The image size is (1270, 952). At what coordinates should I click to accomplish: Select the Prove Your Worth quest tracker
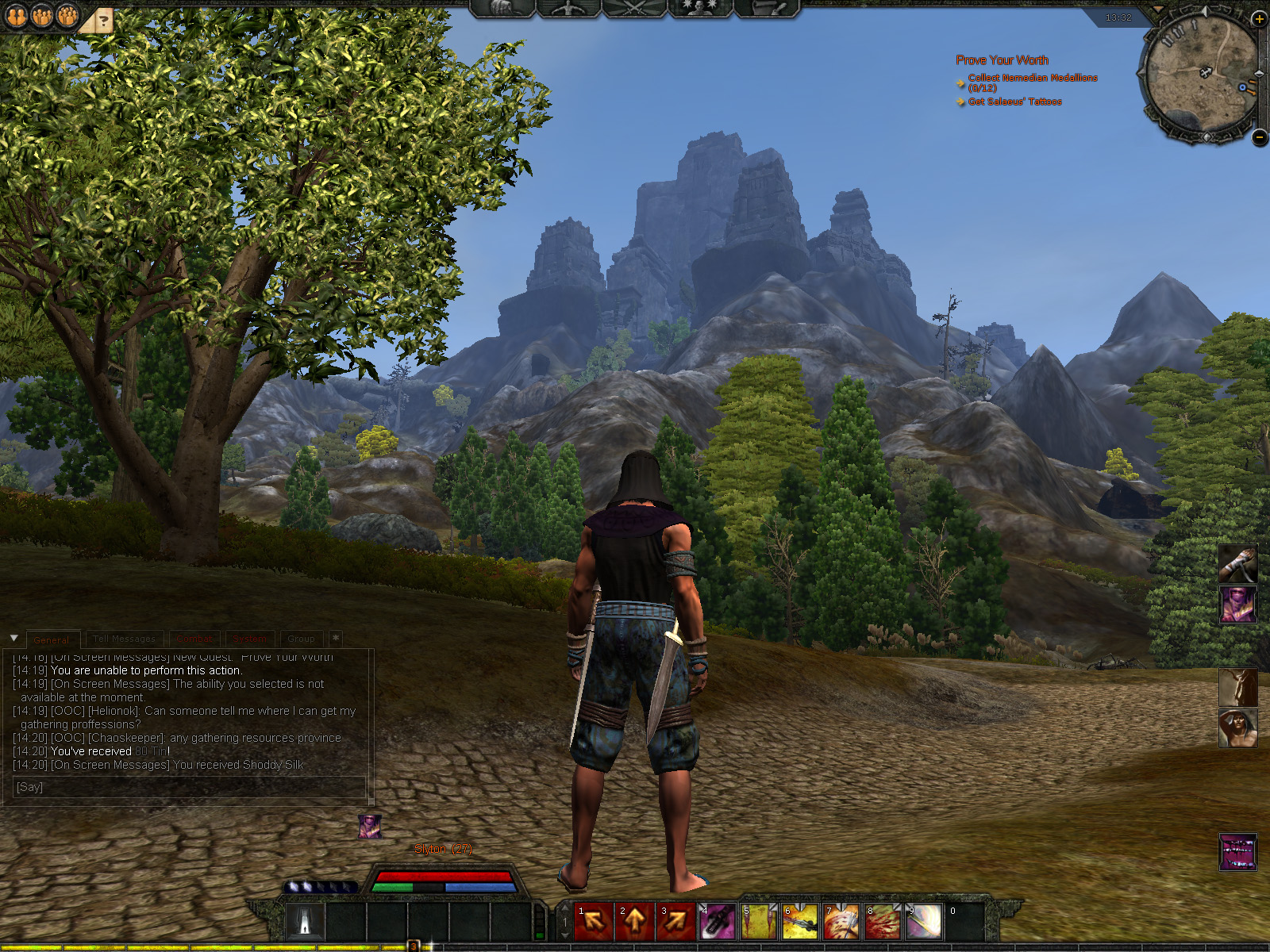click(x=1002, y=60)
